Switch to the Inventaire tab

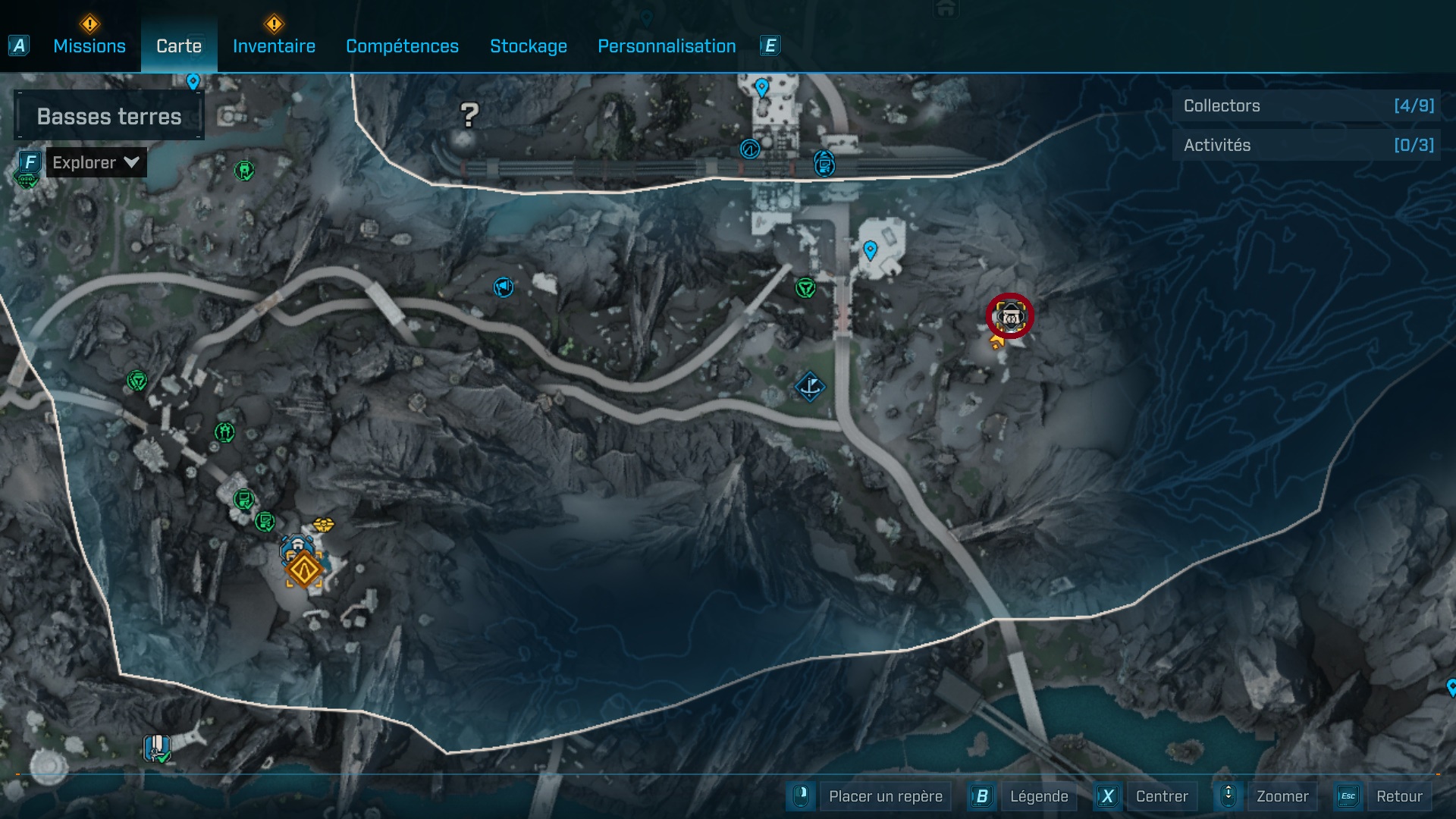(273, 46)
